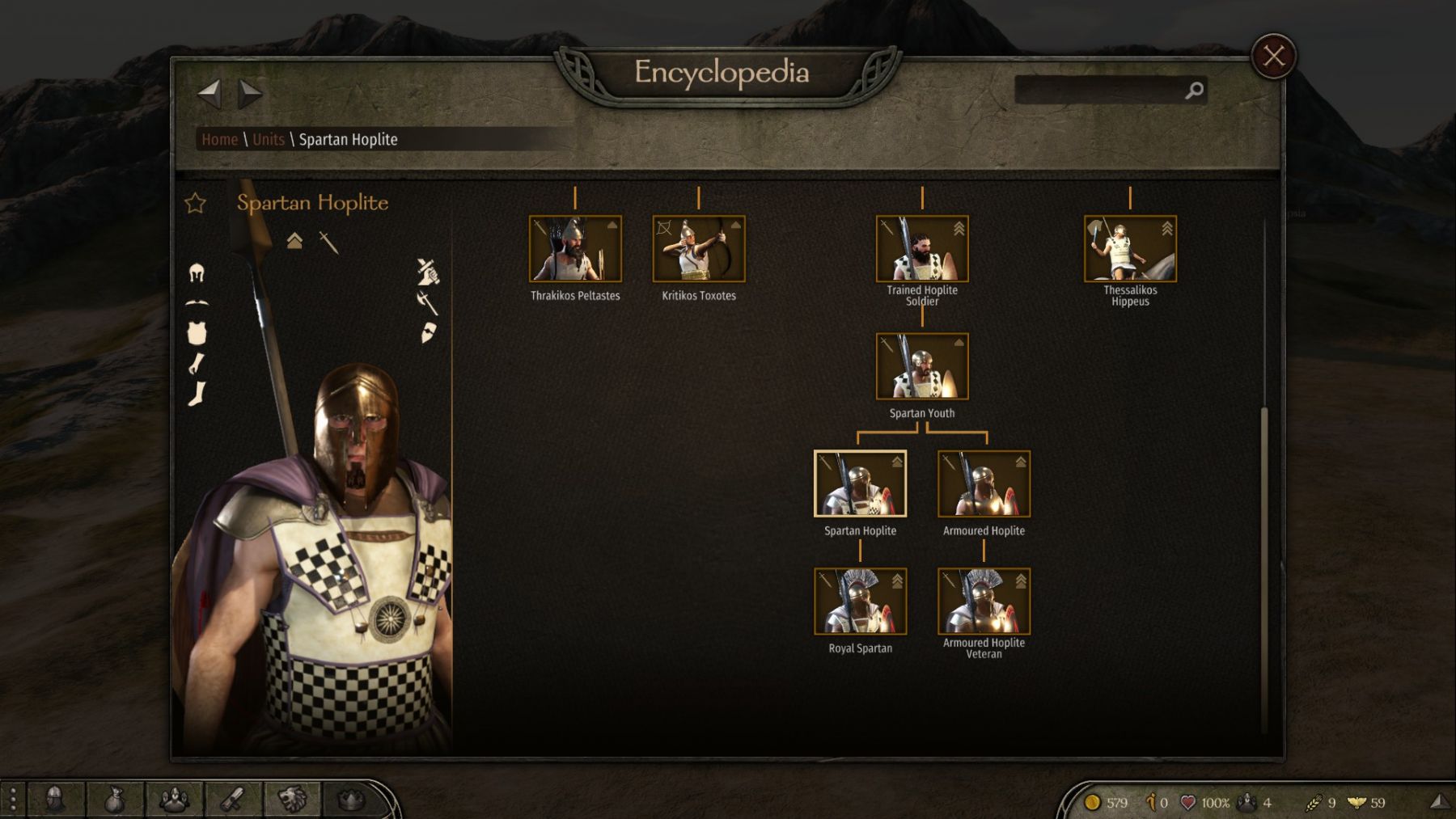Open the Trained Hoplite Soldier entry

(922, 249)
